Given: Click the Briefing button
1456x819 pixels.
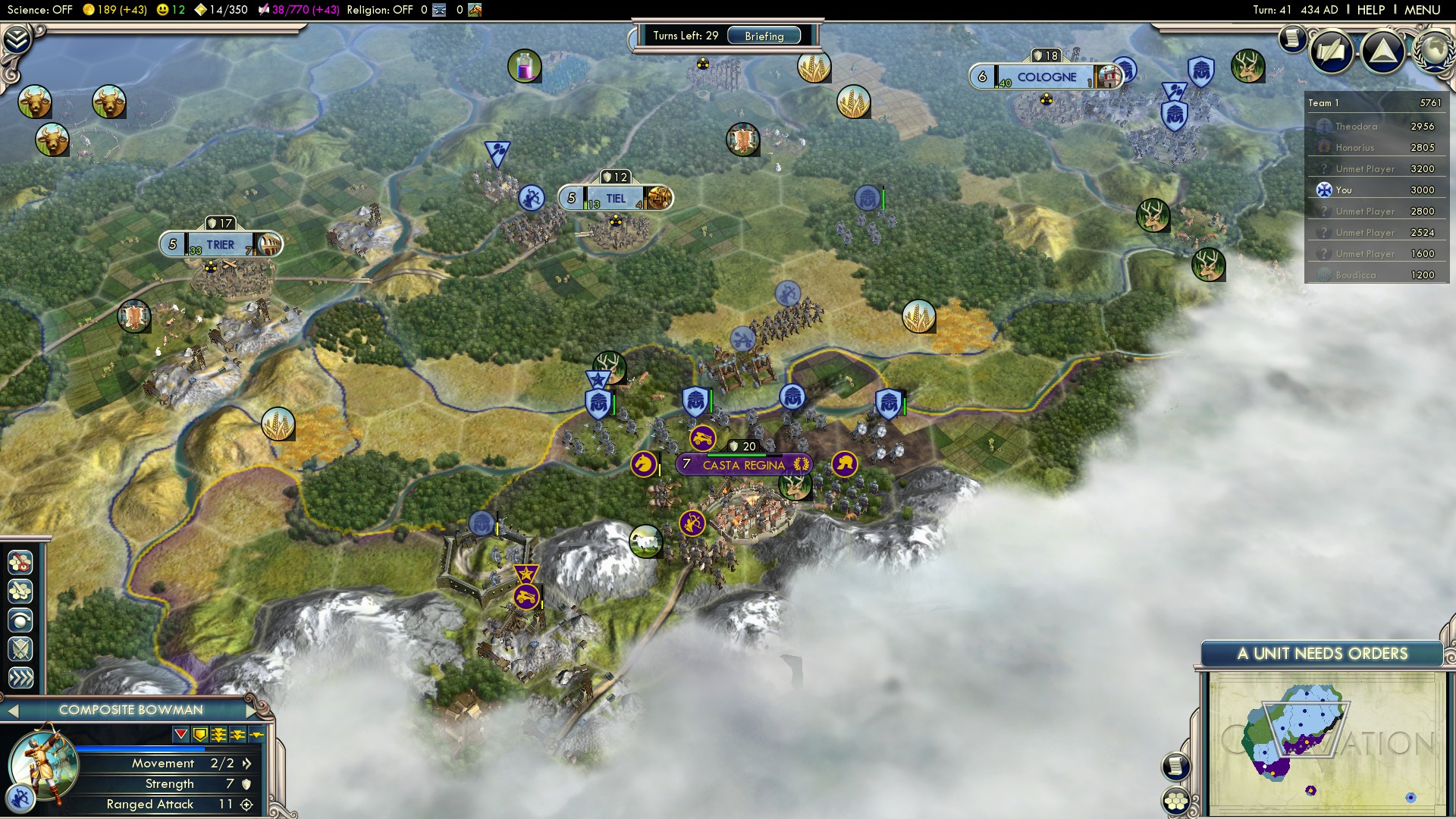Looking at the screenshot, I should point(764,36).
